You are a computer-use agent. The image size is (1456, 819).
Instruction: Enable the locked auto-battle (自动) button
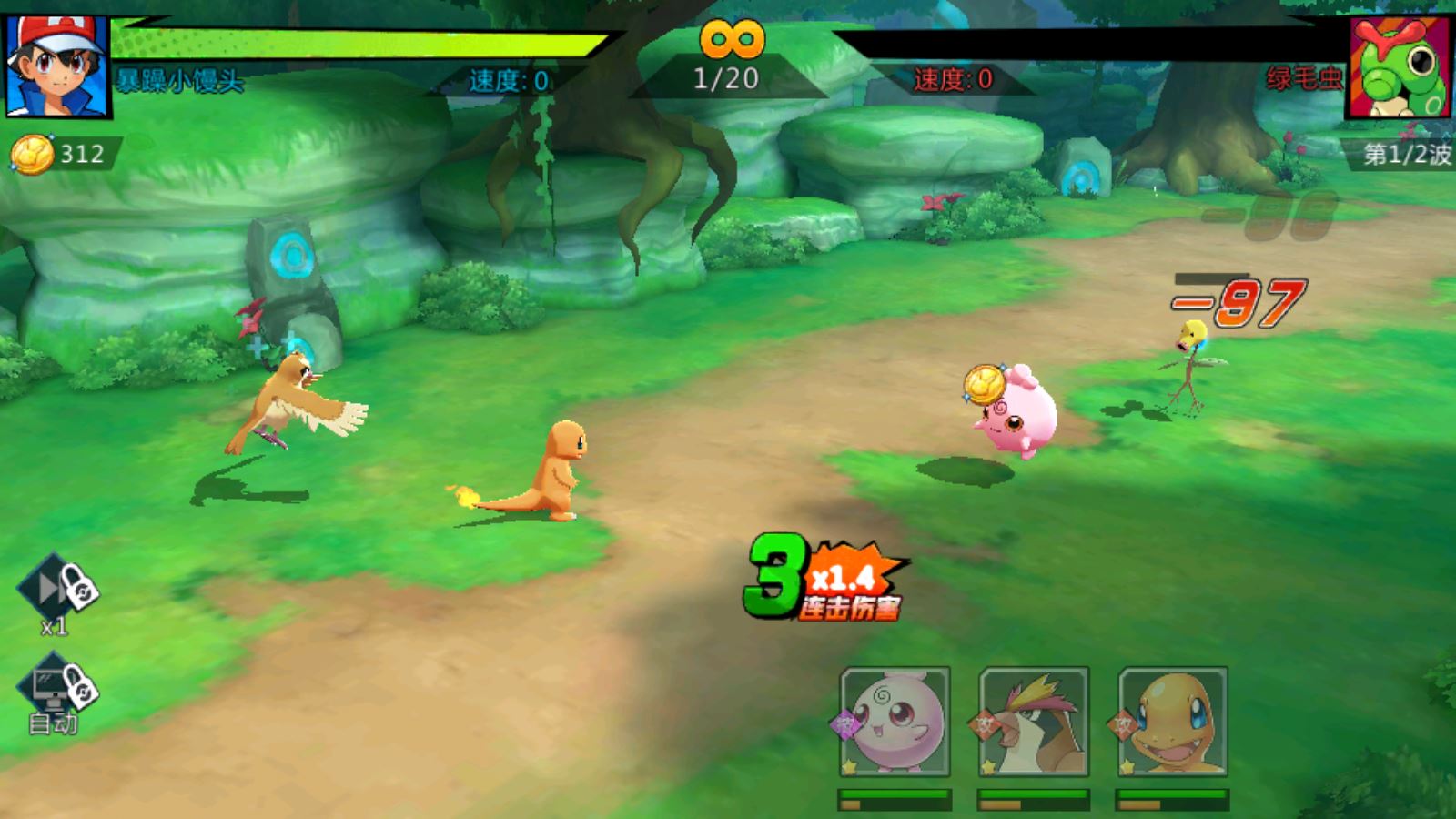coord(56,693)
